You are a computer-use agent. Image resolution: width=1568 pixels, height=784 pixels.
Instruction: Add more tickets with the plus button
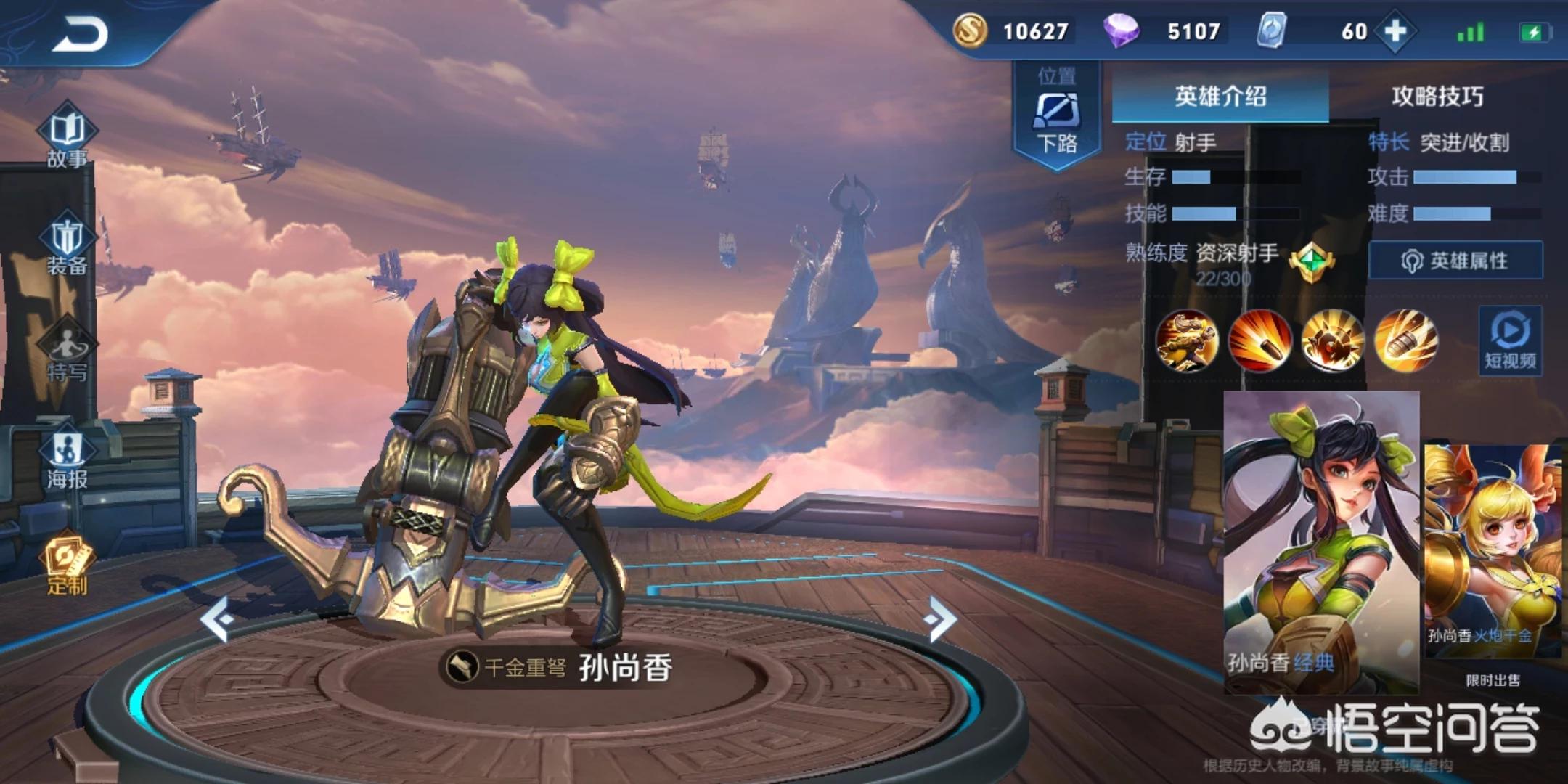(1395, 31)
